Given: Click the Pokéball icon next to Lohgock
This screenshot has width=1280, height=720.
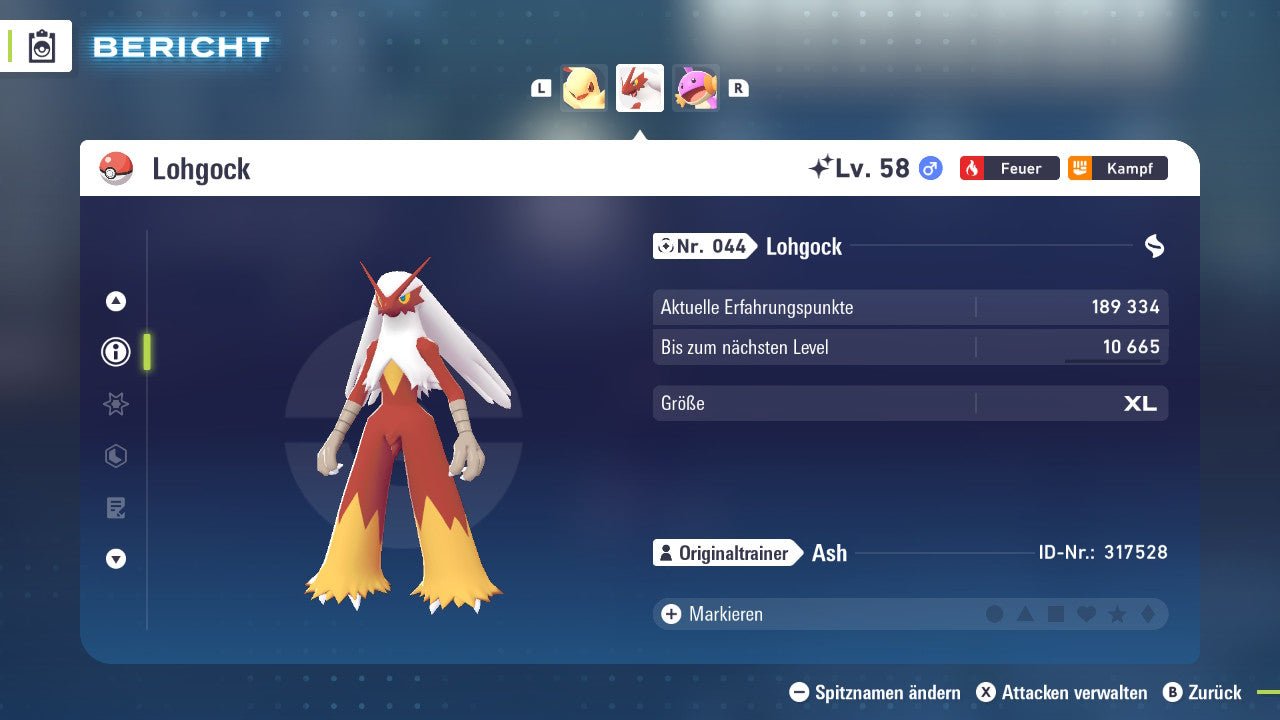Looking at the screenshot, I should coord(117,168).
